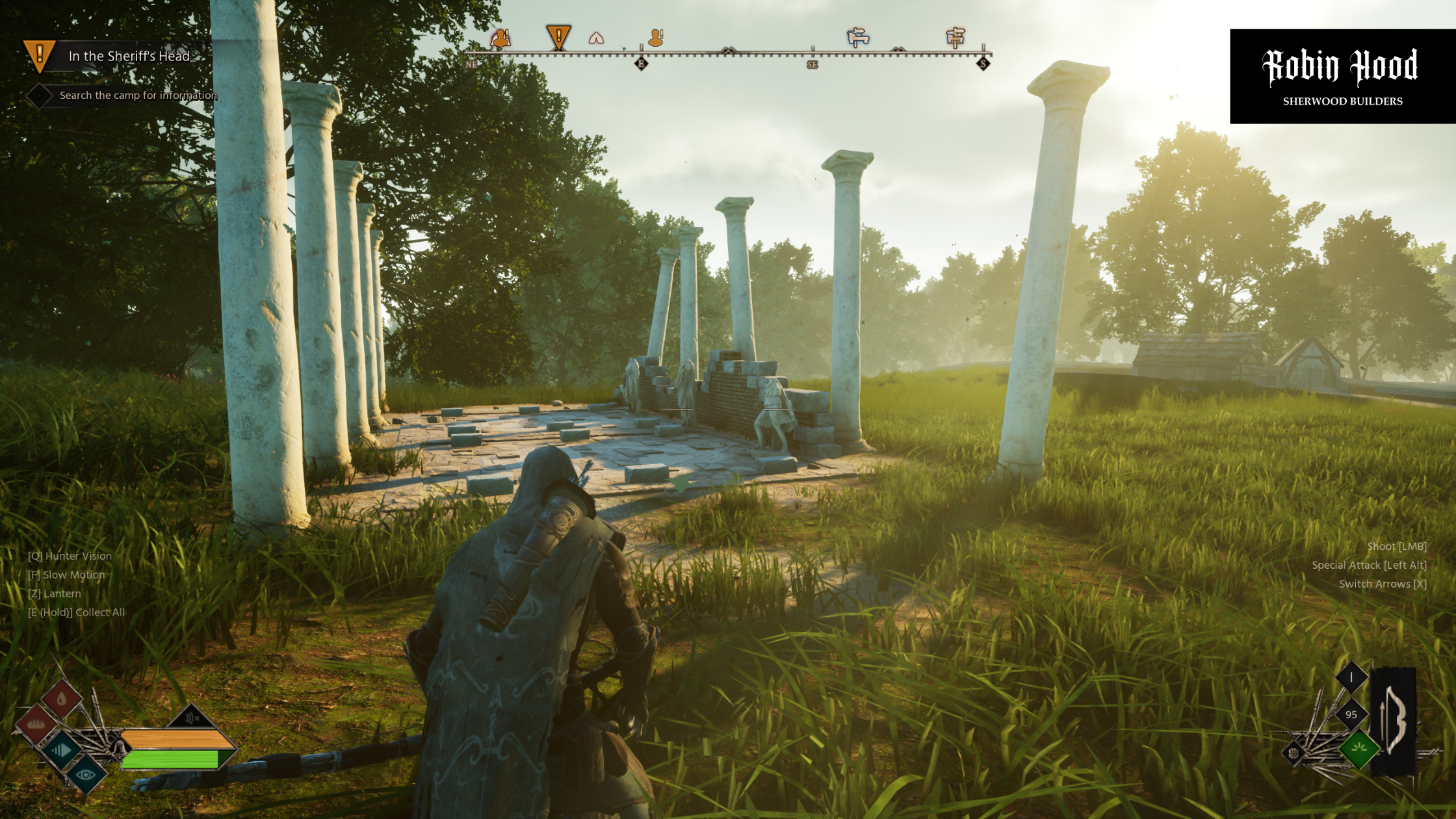Click the red water drop thirst icon

click(x=62, y=699)
